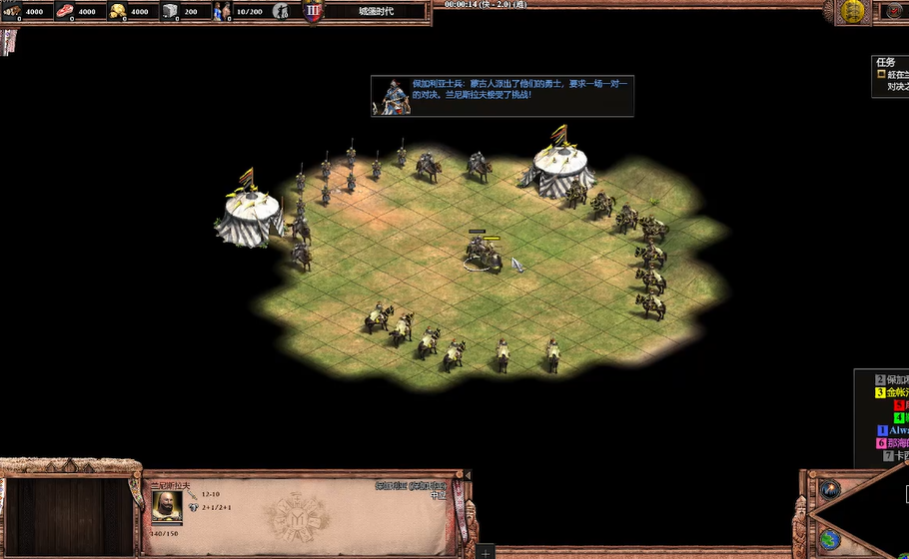Click the age III shield emblem
This screenshot has width=909, height=559.
coord(313,12)
